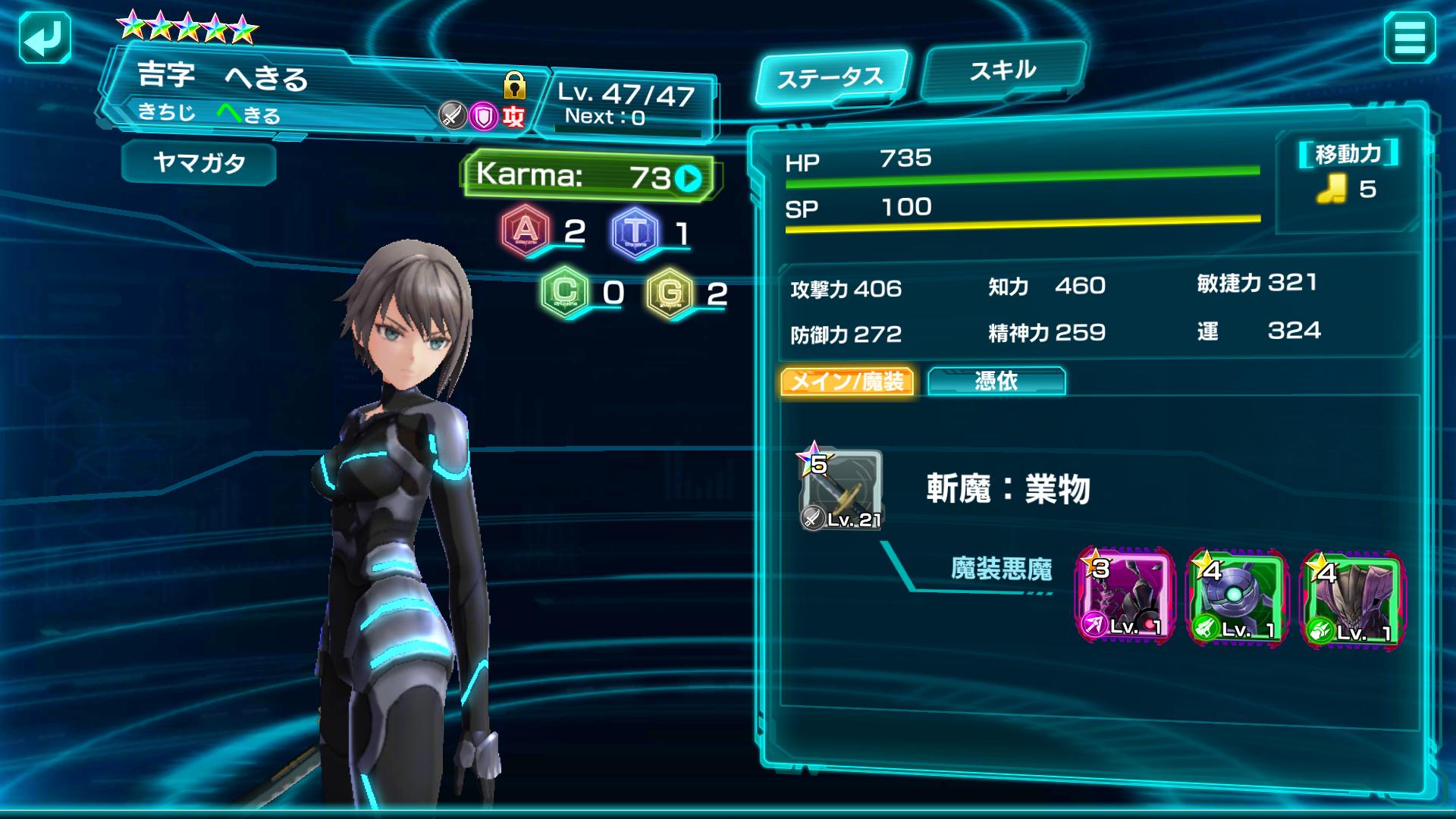Tap the yellow G hexagon icon
1456x819 pixels.
(670, 293)
